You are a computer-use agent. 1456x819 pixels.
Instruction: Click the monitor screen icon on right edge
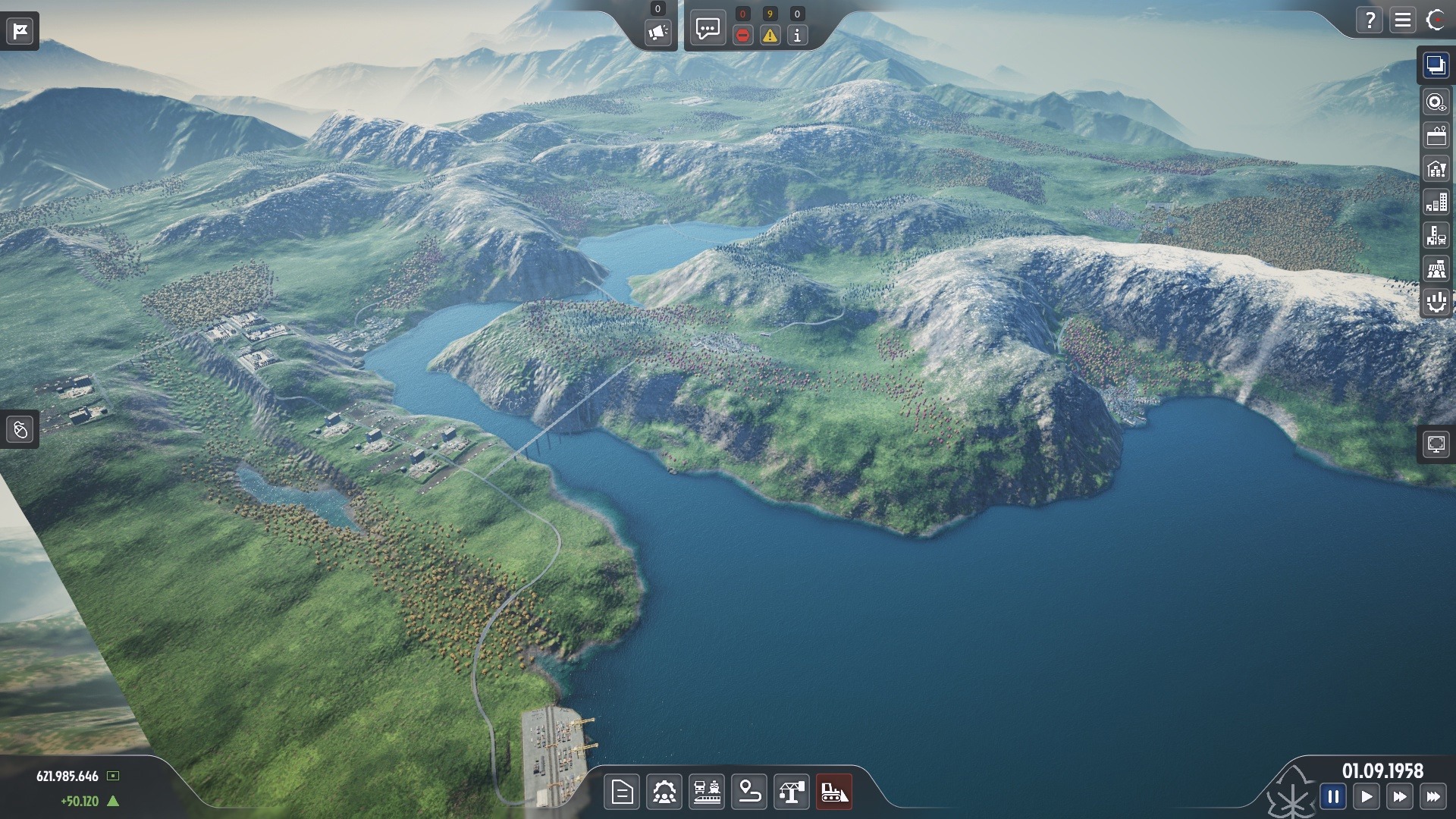(1436, 444)
